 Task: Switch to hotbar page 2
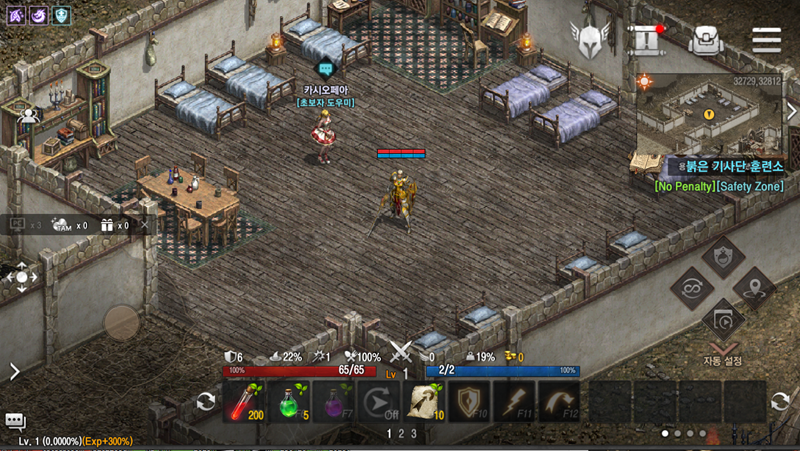[401, 434]
